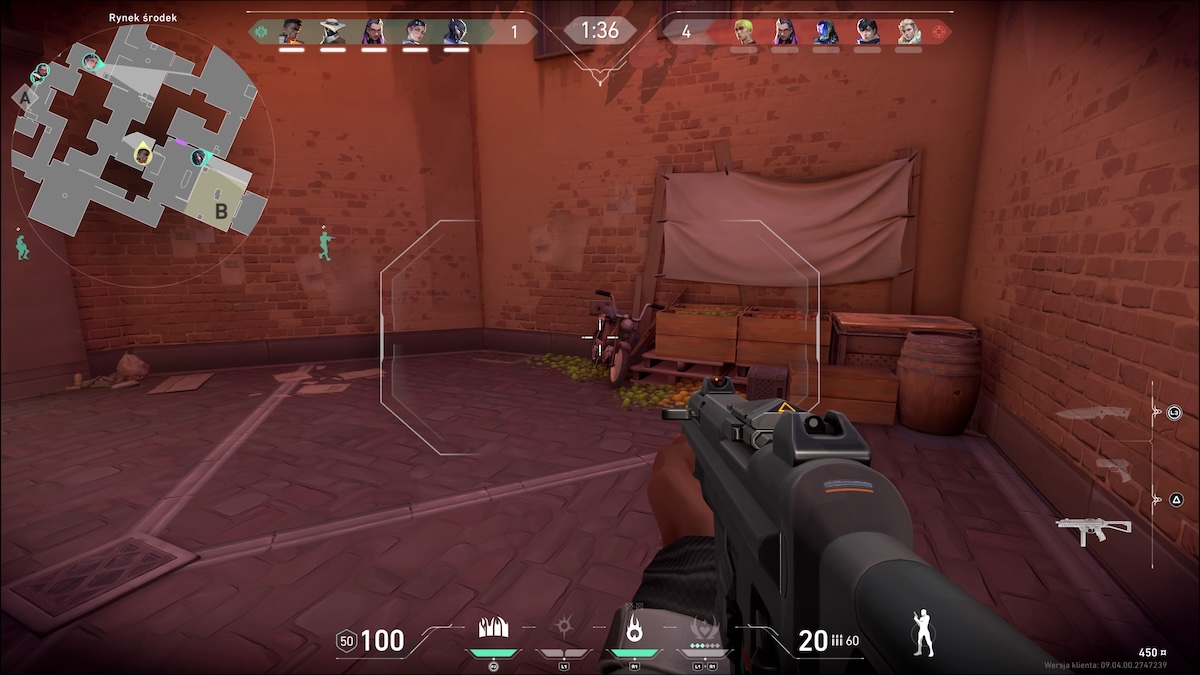Image resolution: width=1200 pixels, height=675 pixels.
Task: Activate the flame wall ability icon
Action: coord(494,627)
